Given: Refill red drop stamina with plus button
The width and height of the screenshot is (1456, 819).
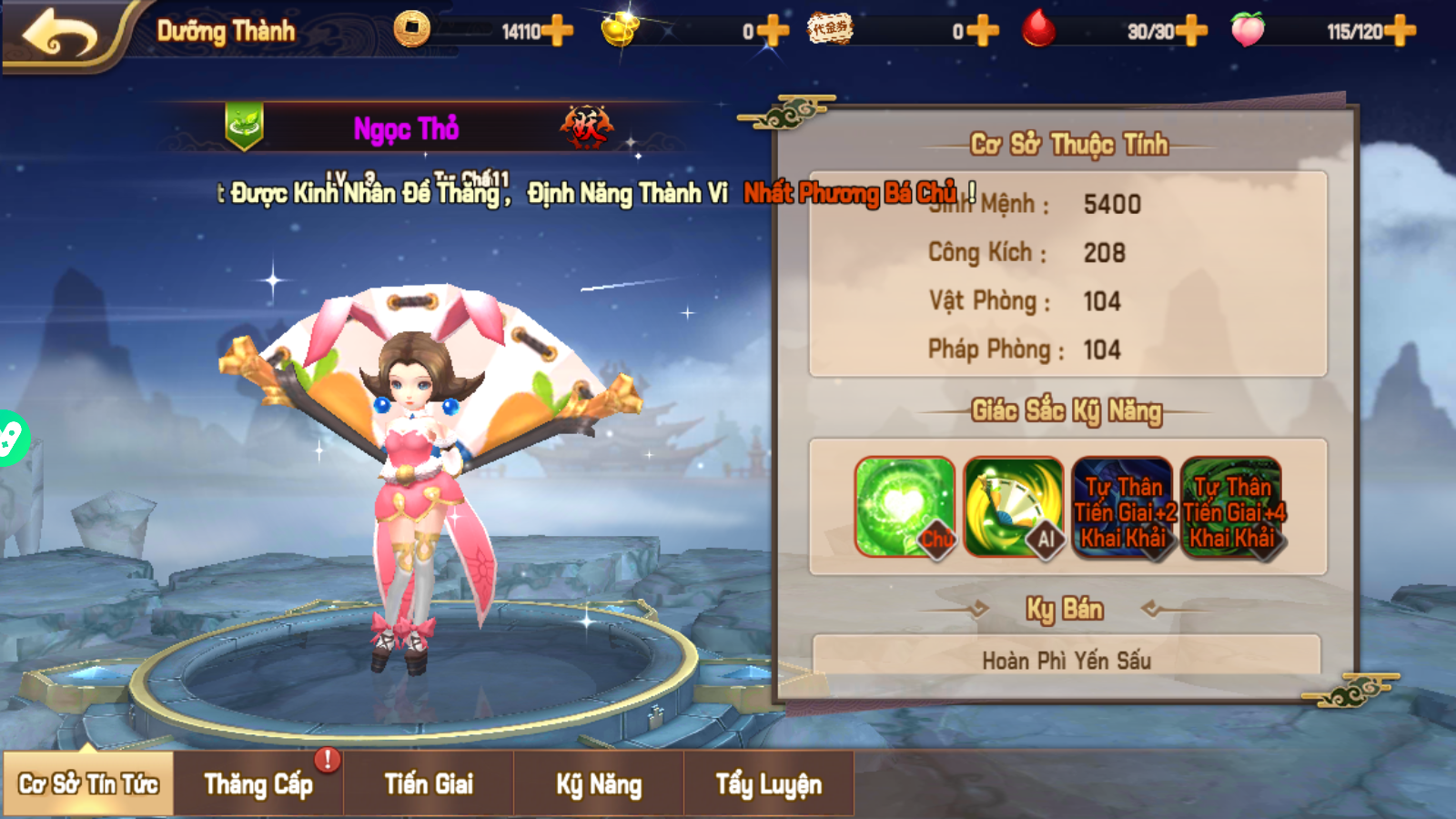Looking at the screenshot, I should pos(1191,31).
